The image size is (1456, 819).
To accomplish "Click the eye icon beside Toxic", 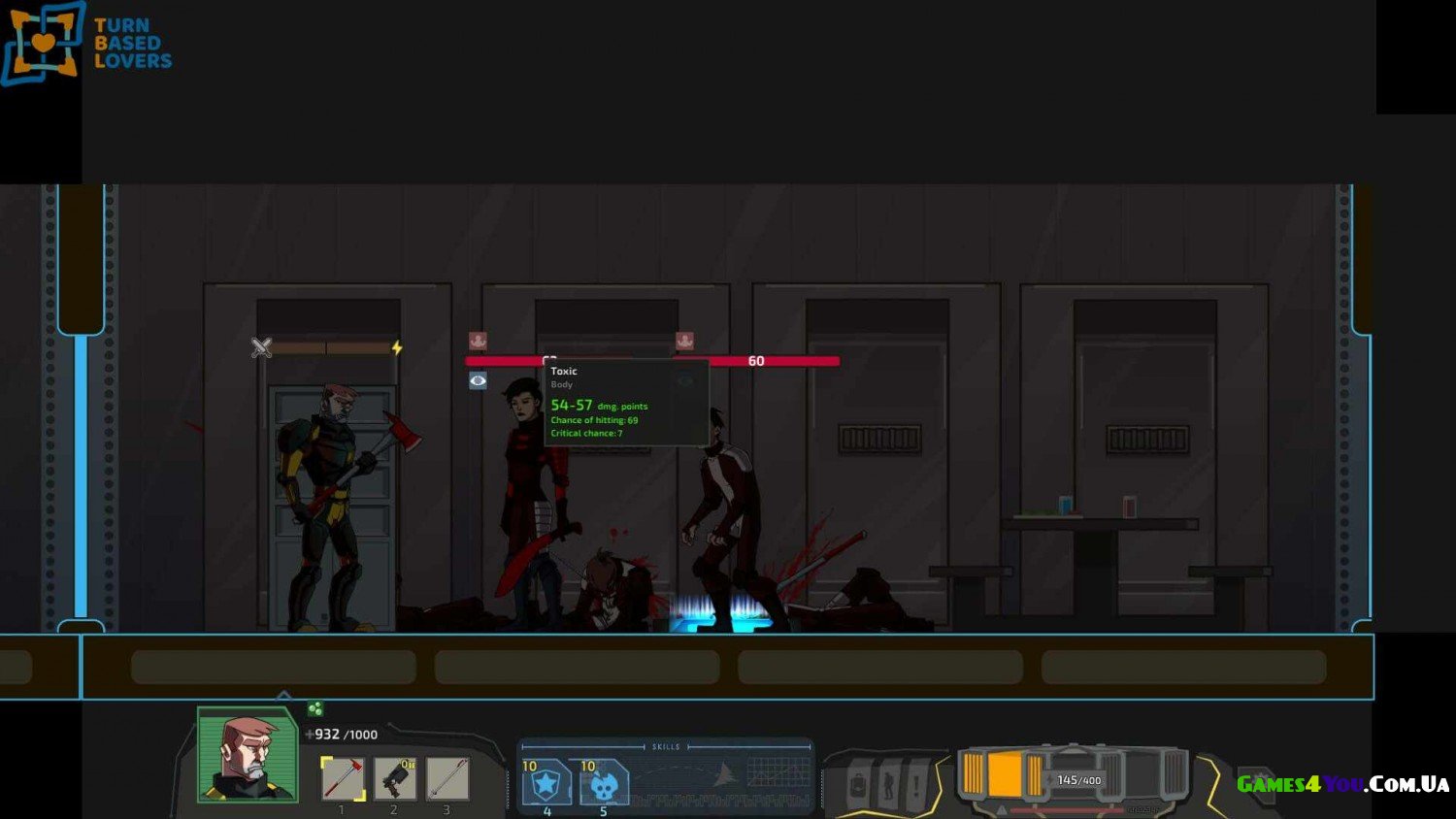I will click(x=478, y=381).
